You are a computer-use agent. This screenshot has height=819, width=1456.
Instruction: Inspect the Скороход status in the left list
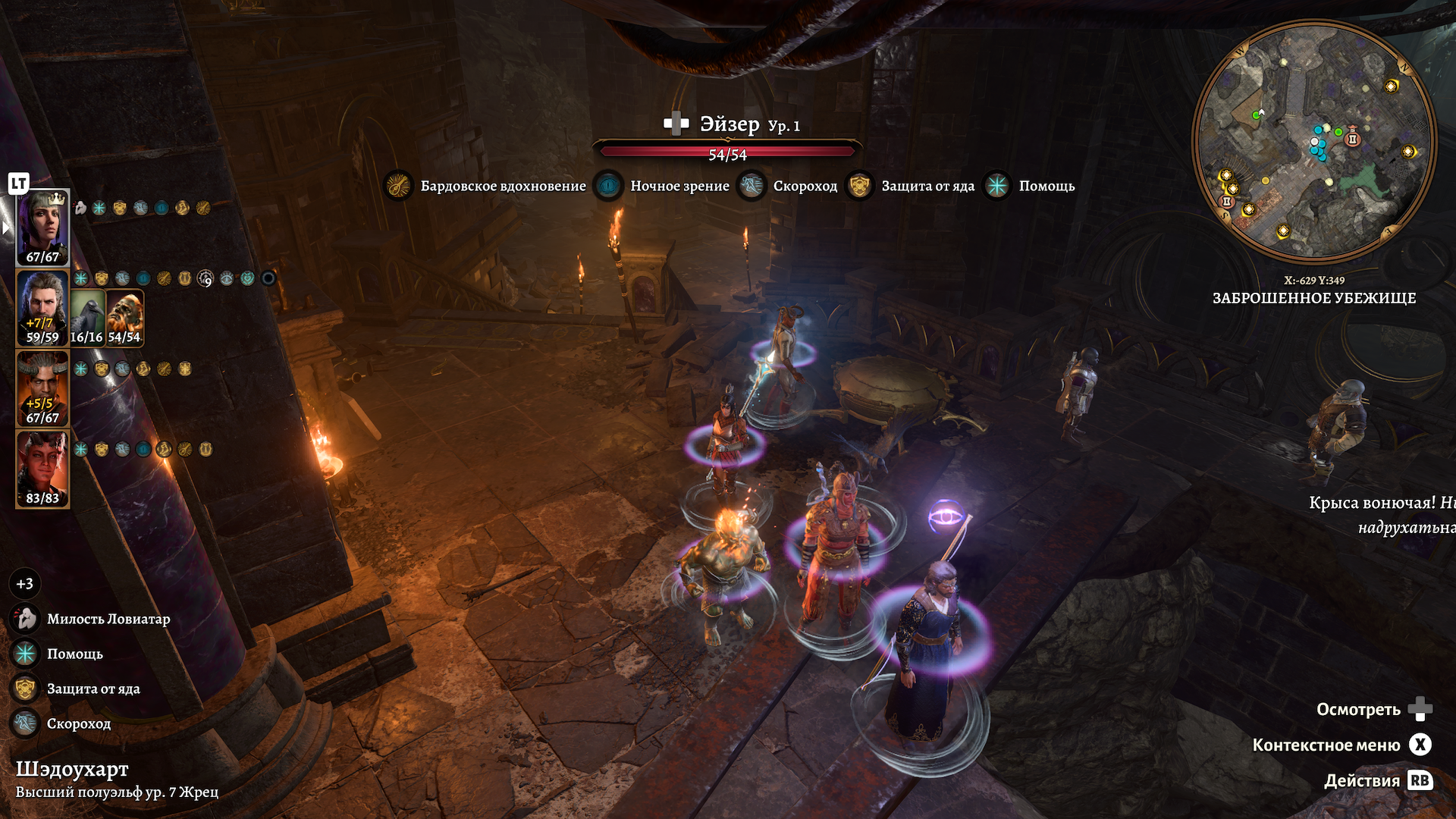(26, 723)
